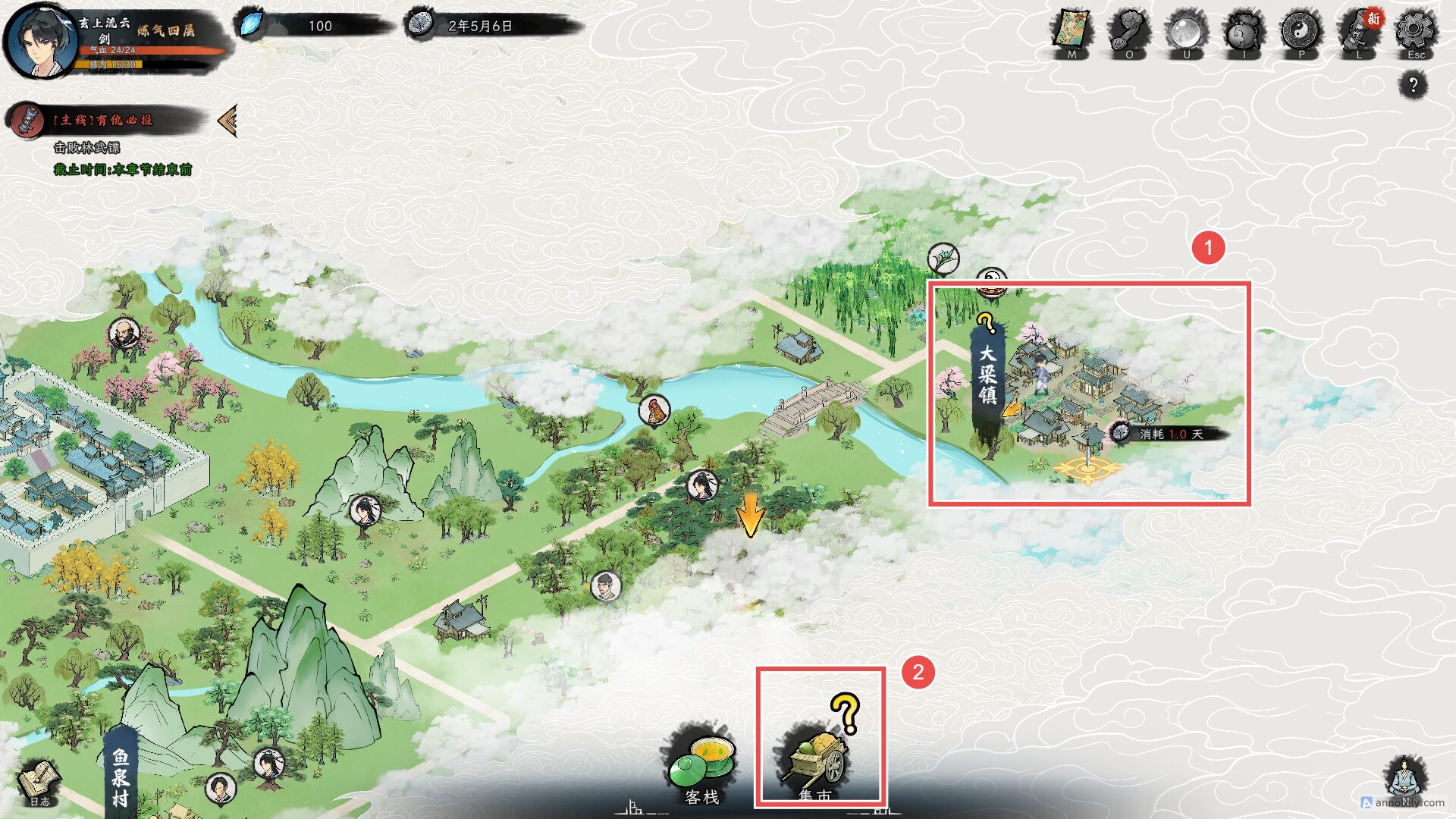
Task: Open the 日志 journal book
Action: [40, 783]
